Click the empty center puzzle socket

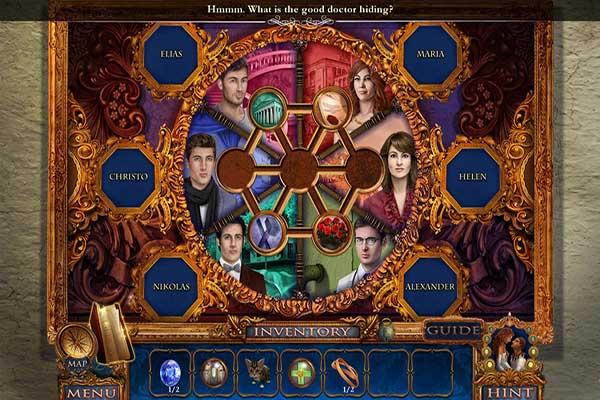click(x=299, y=169)
